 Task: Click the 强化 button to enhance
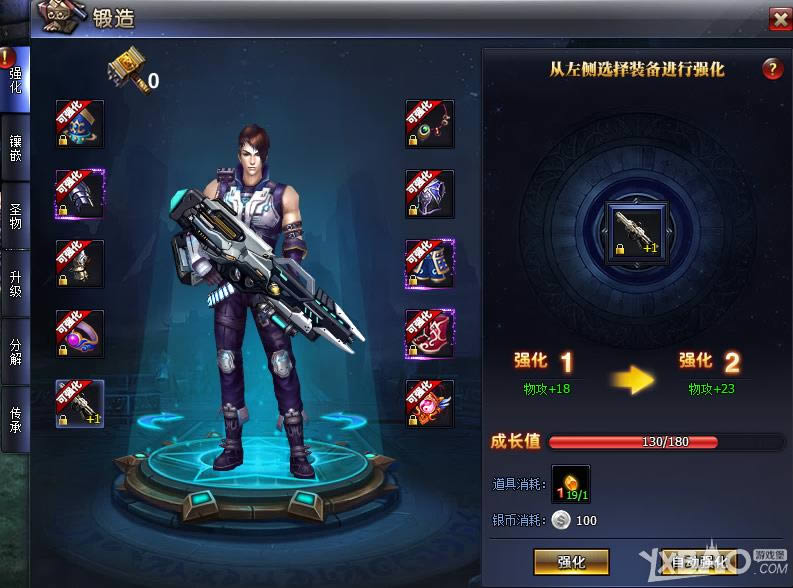(571, 561)
